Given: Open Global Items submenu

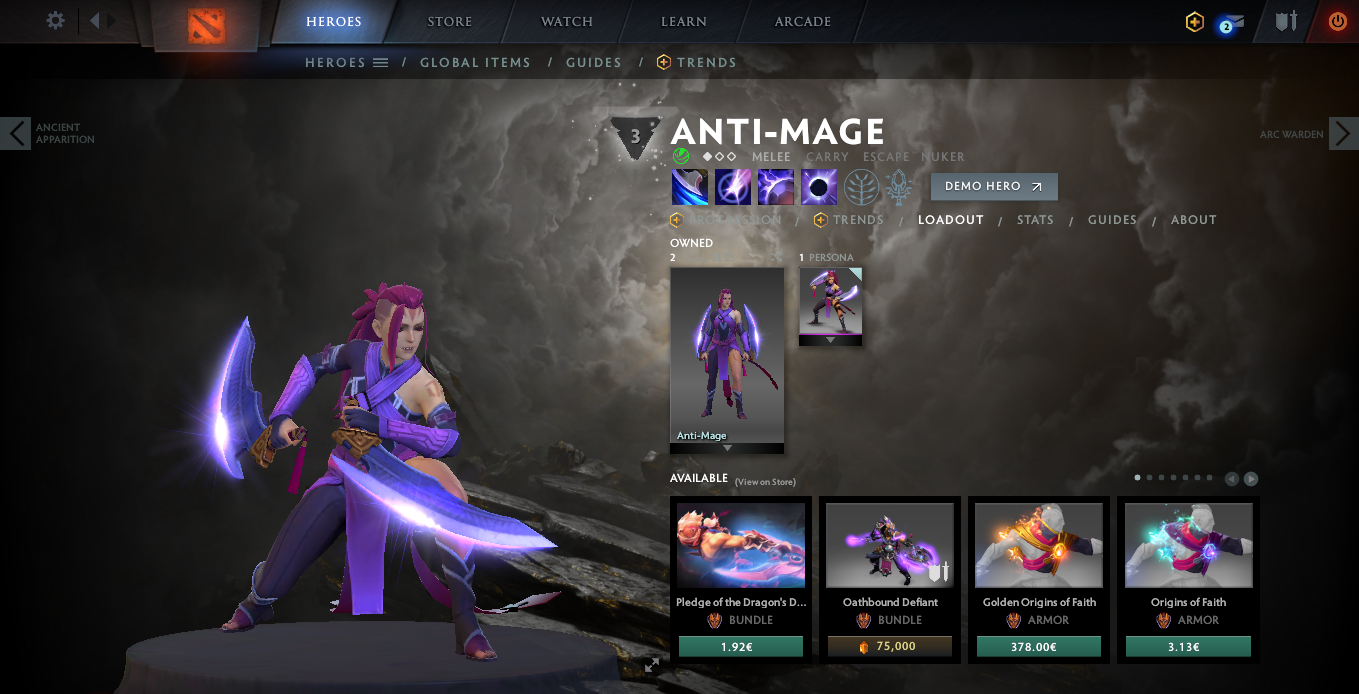Looking at the screenshot, I should pyautogui.click(x=475, y=62).
